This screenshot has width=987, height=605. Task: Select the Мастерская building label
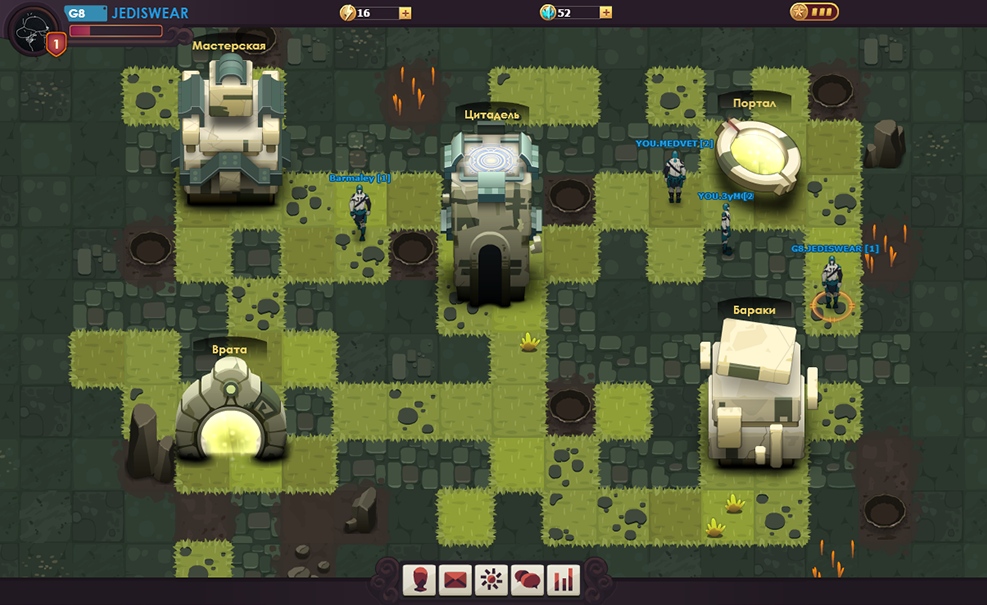[x=229, y=46]
